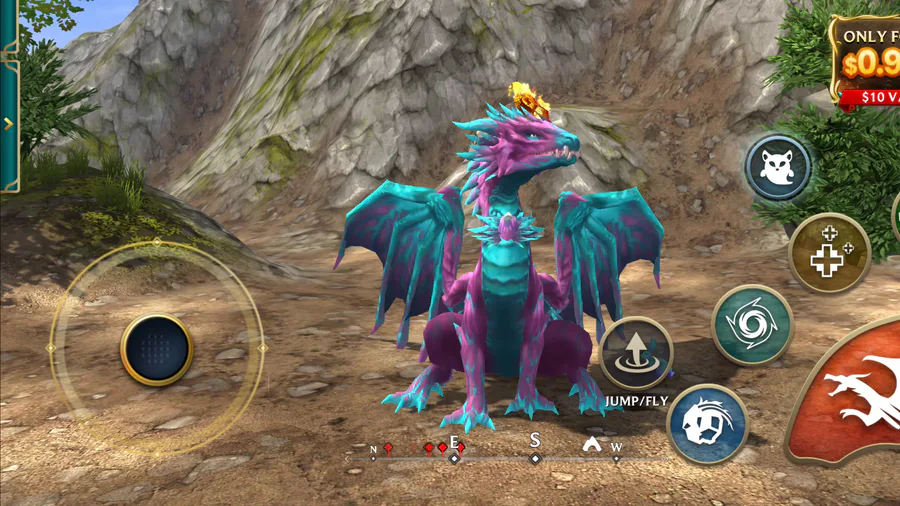Open the $0.99 special offer banner
Screen dimensions: 900x506
[866, 60]
